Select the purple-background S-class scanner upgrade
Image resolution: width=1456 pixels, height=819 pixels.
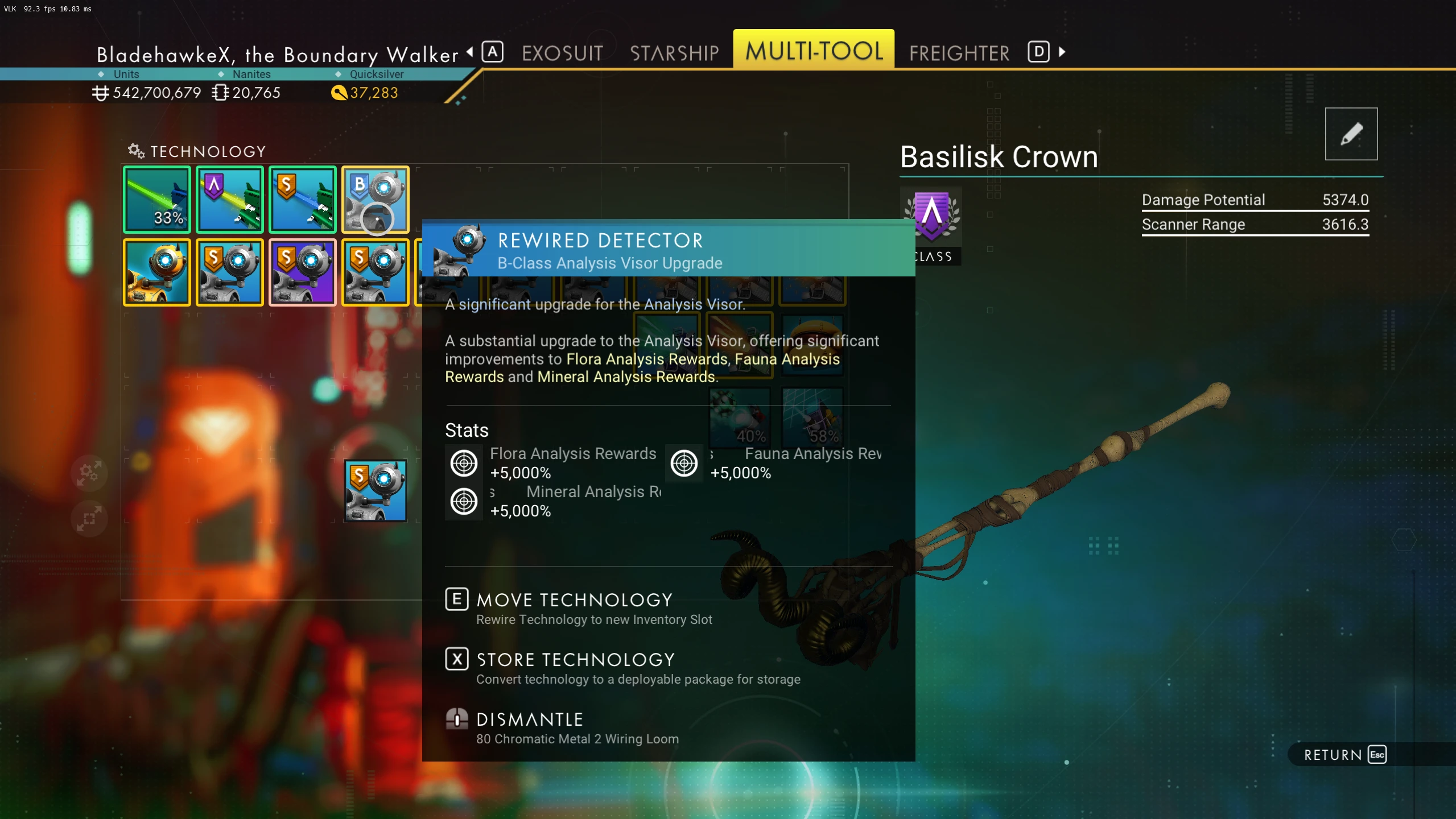click(x=303, y=272)
